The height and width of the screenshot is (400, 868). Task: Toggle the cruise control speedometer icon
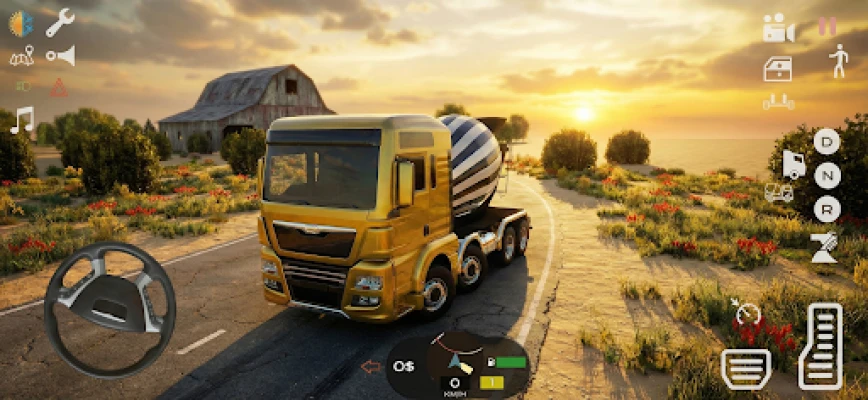[746, 314]
